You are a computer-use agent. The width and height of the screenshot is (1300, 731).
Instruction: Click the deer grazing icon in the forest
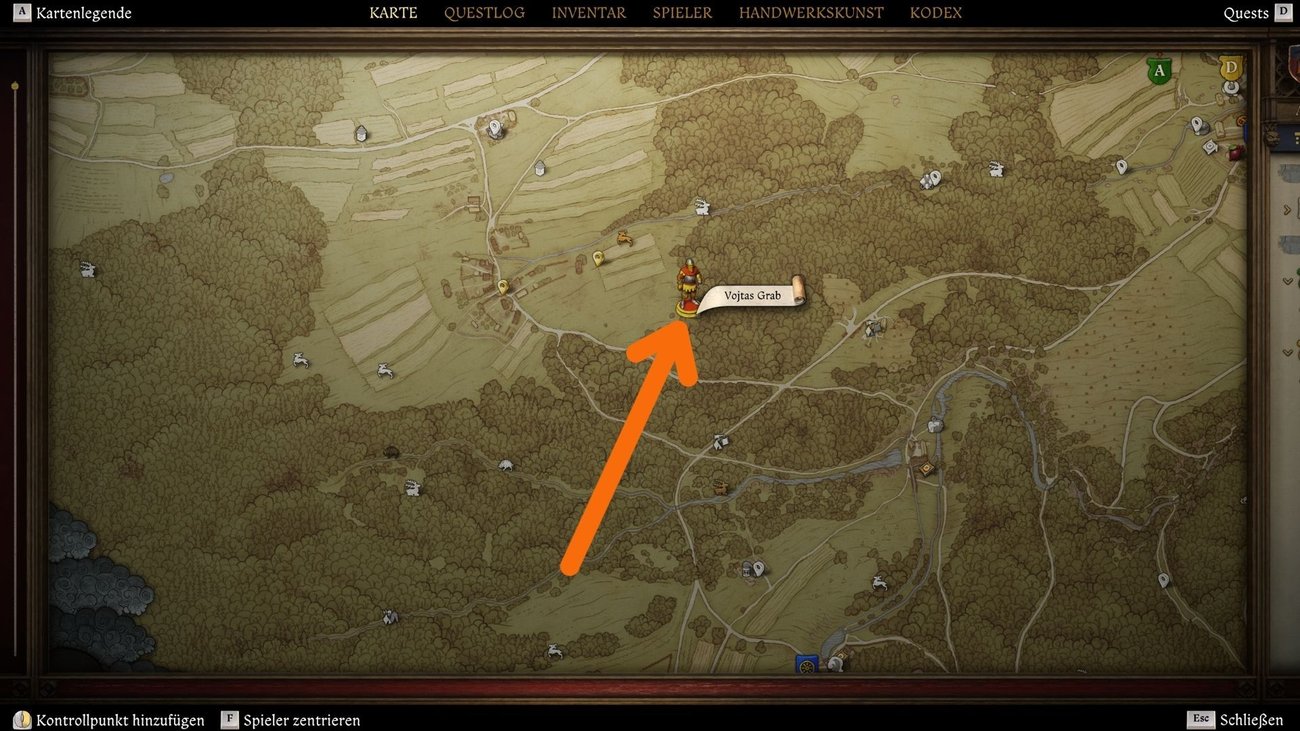tap(624, 238)
